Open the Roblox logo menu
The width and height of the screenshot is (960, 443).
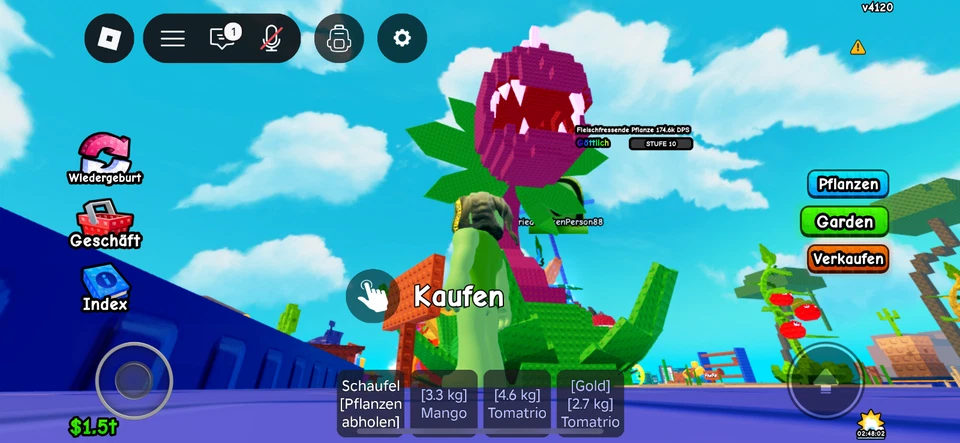[x=109, y=39]
